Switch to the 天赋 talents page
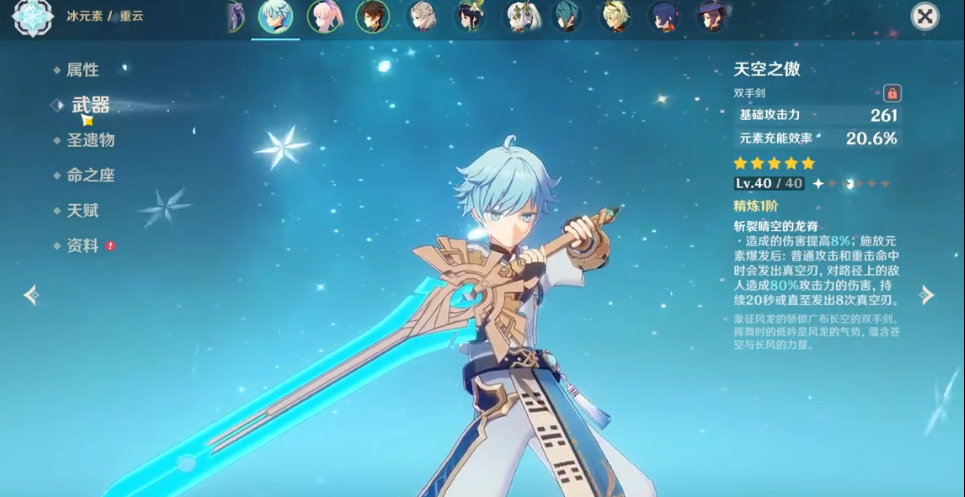 click(x=82, y=211)
